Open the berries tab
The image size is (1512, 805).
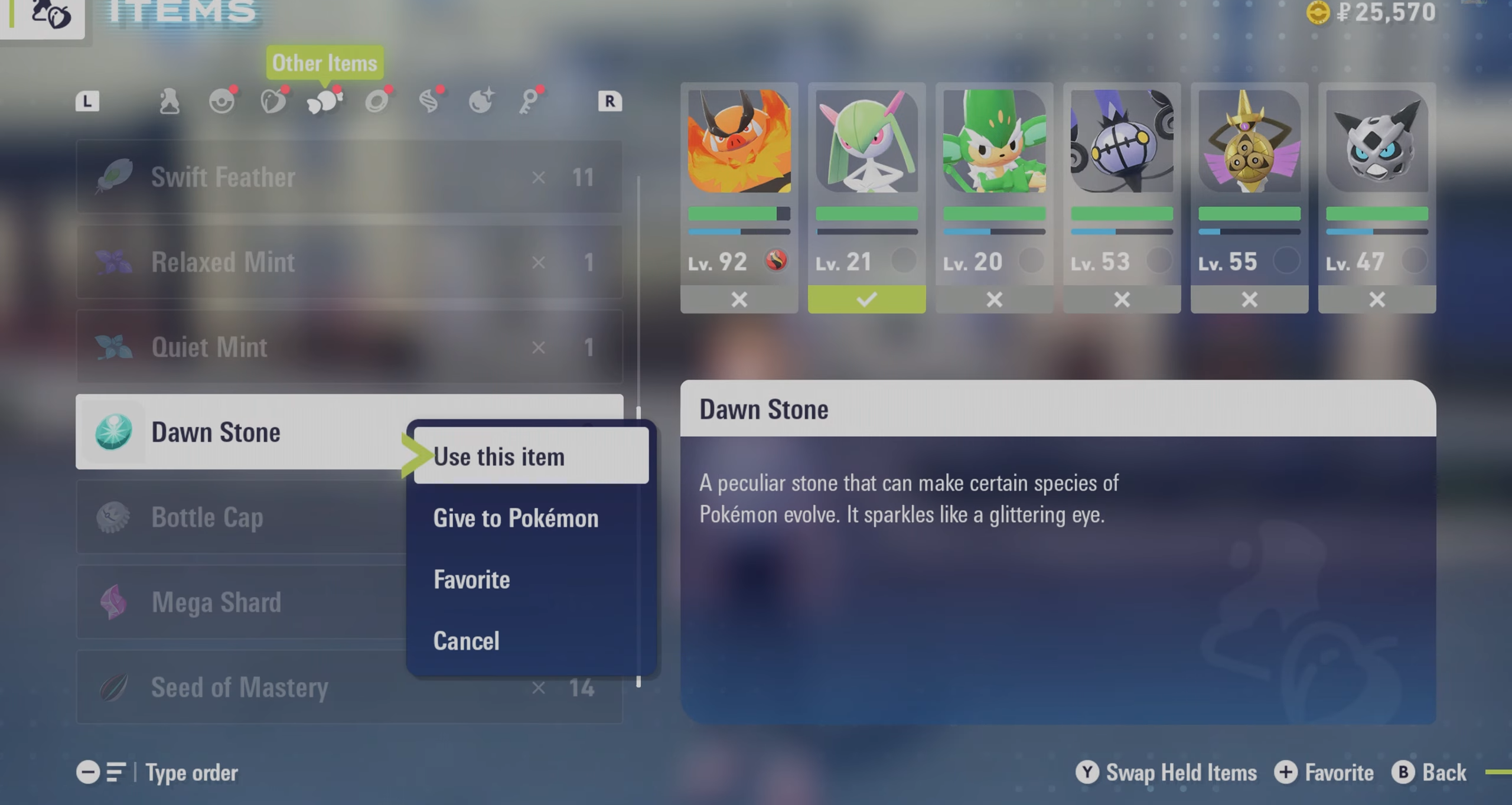tap(273, 102)
